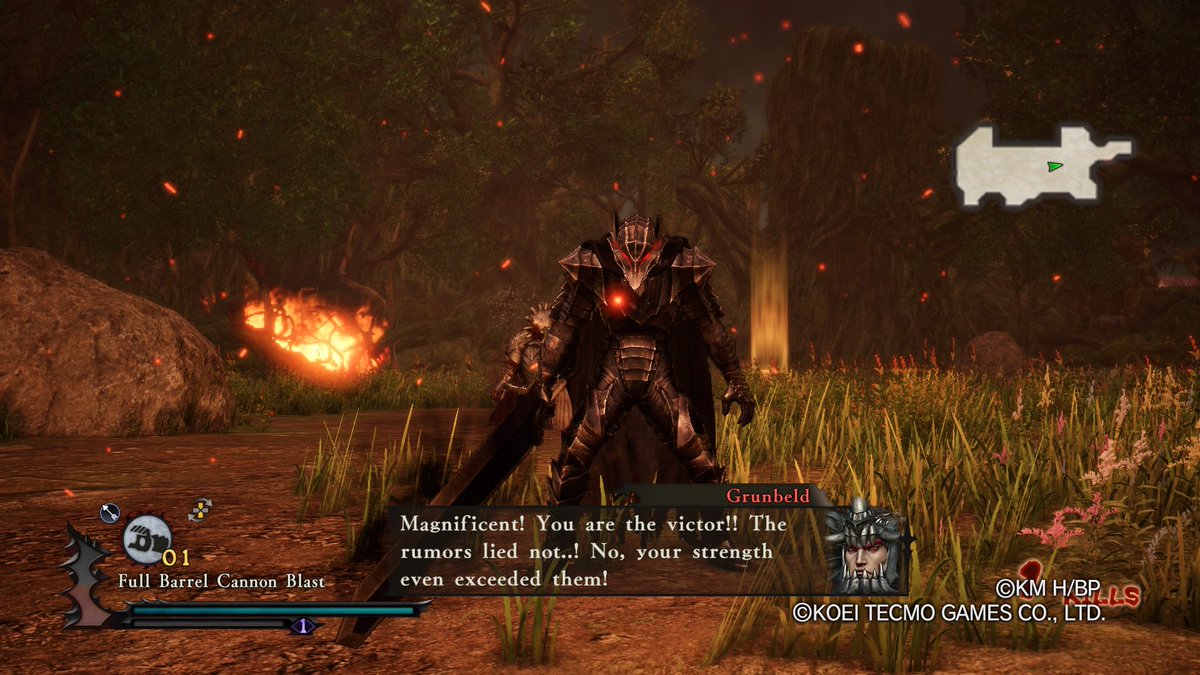Open the minimap
Screen dimensions: 1200x675
point(1040,167)
